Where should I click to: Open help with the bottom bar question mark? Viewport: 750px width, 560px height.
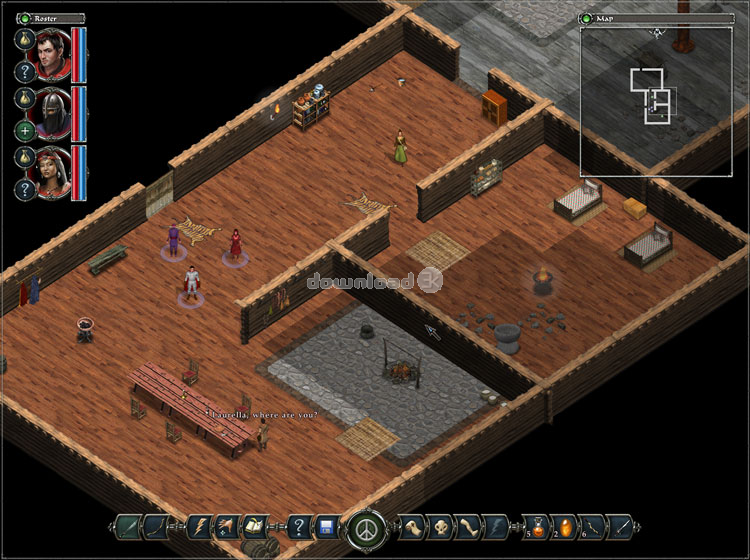(x=297, y=527)
